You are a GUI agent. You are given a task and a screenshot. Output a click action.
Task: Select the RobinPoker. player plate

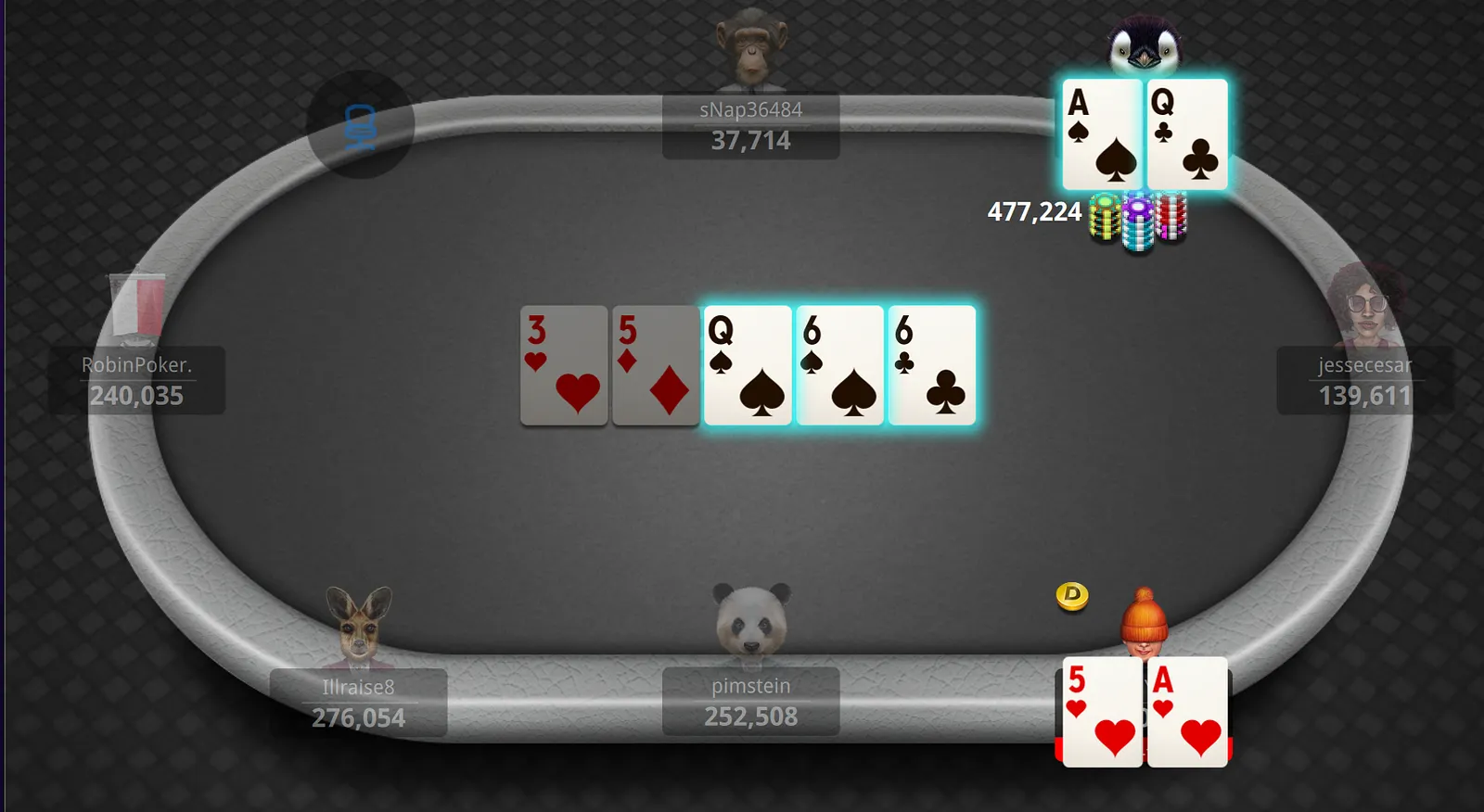coord(137,380)
